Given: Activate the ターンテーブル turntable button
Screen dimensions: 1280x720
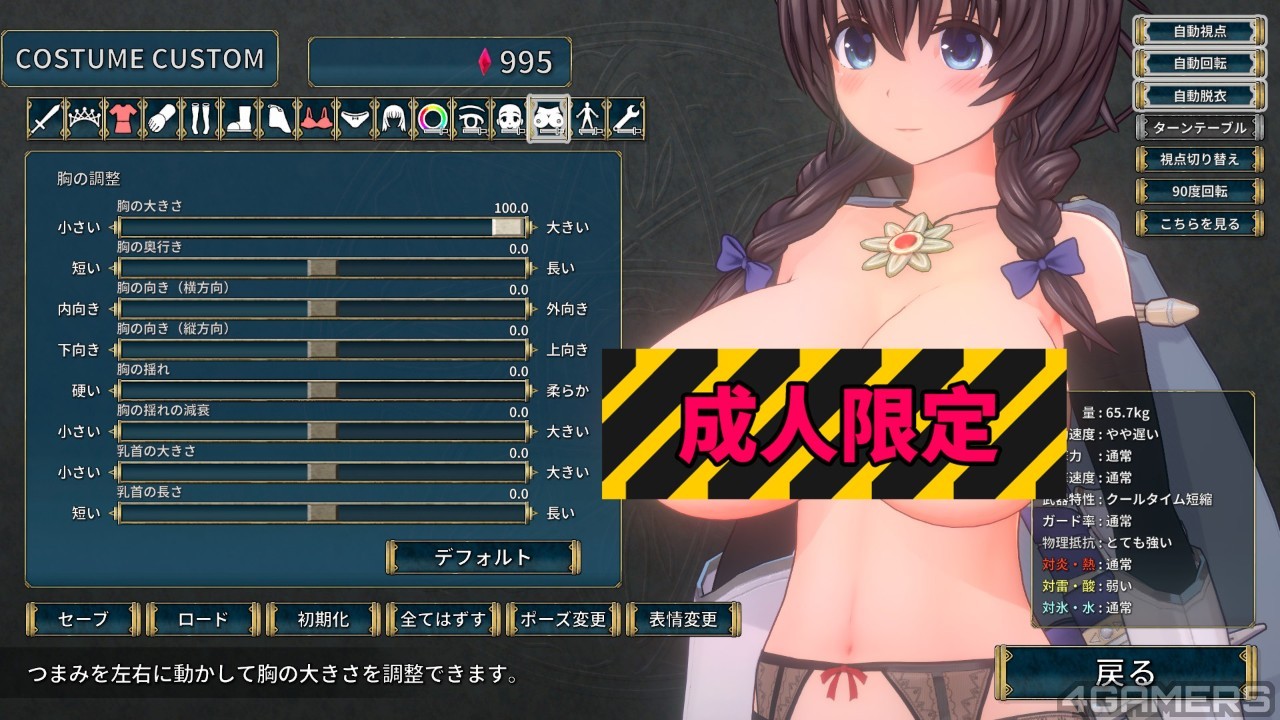Looking at the screenshot, I should (x=1199, y=128).
